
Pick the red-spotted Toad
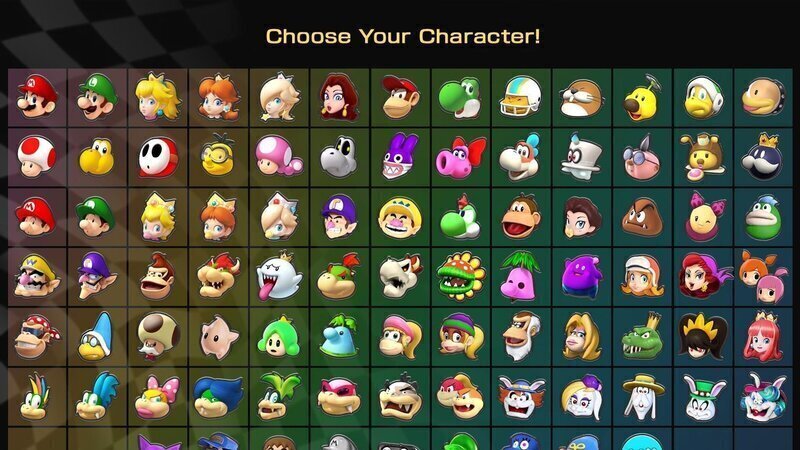[37, 156]
